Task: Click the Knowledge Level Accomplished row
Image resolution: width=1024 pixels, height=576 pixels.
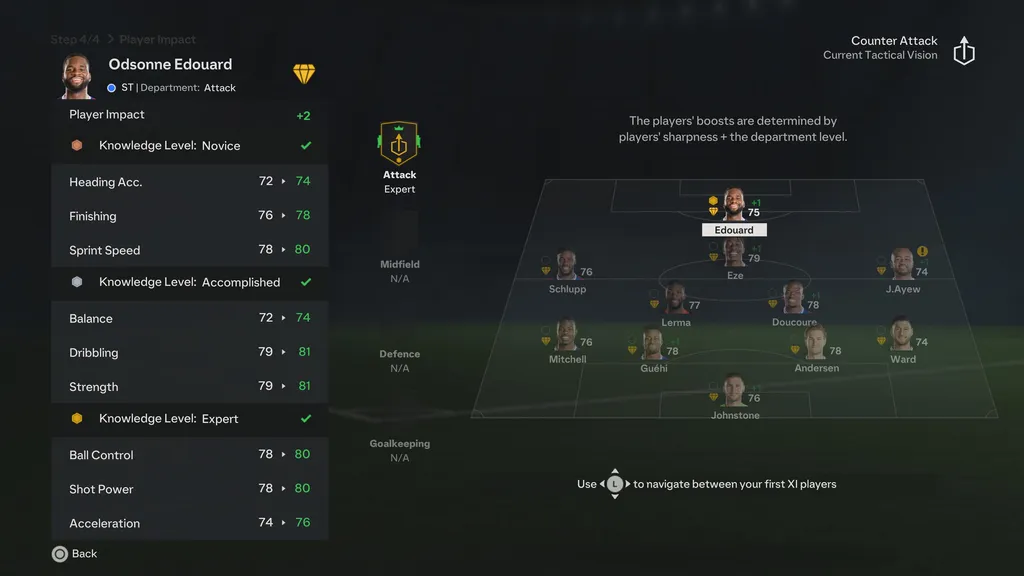Action: [x=190, y=283]
